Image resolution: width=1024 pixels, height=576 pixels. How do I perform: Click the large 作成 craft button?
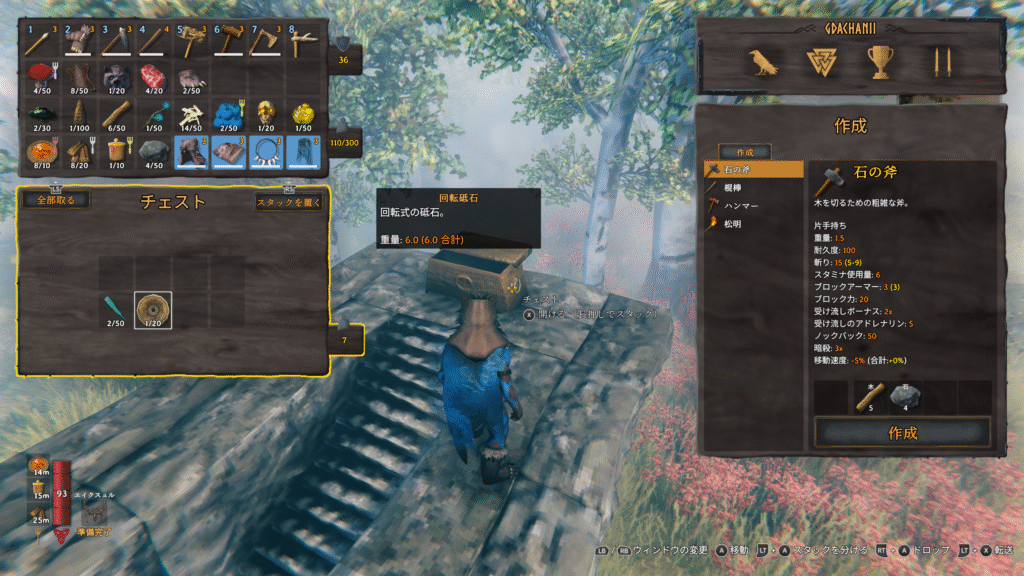click(902, 433)
